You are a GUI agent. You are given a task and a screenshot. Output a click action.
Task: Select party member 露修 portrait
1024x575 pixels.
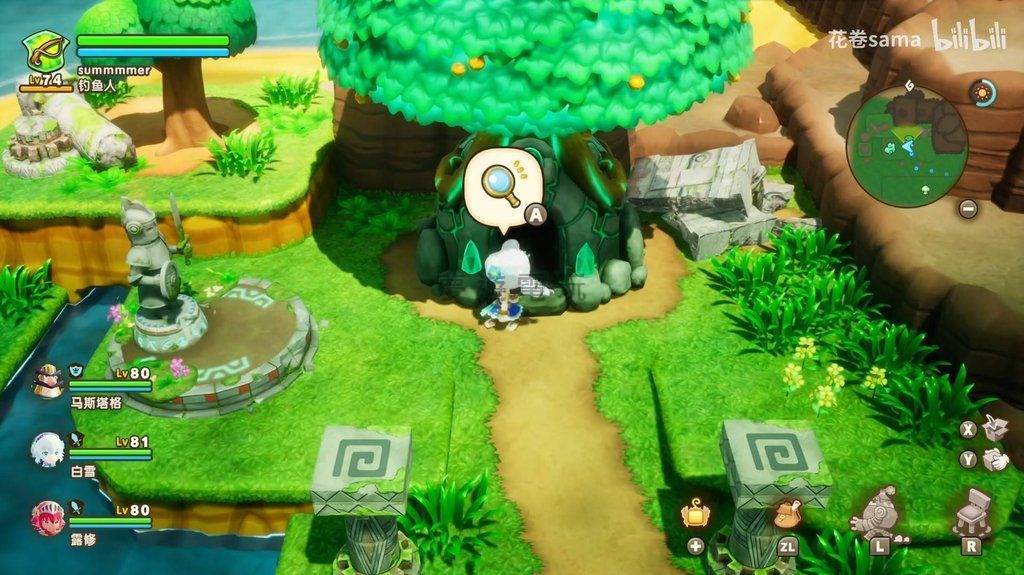point(47,517)
